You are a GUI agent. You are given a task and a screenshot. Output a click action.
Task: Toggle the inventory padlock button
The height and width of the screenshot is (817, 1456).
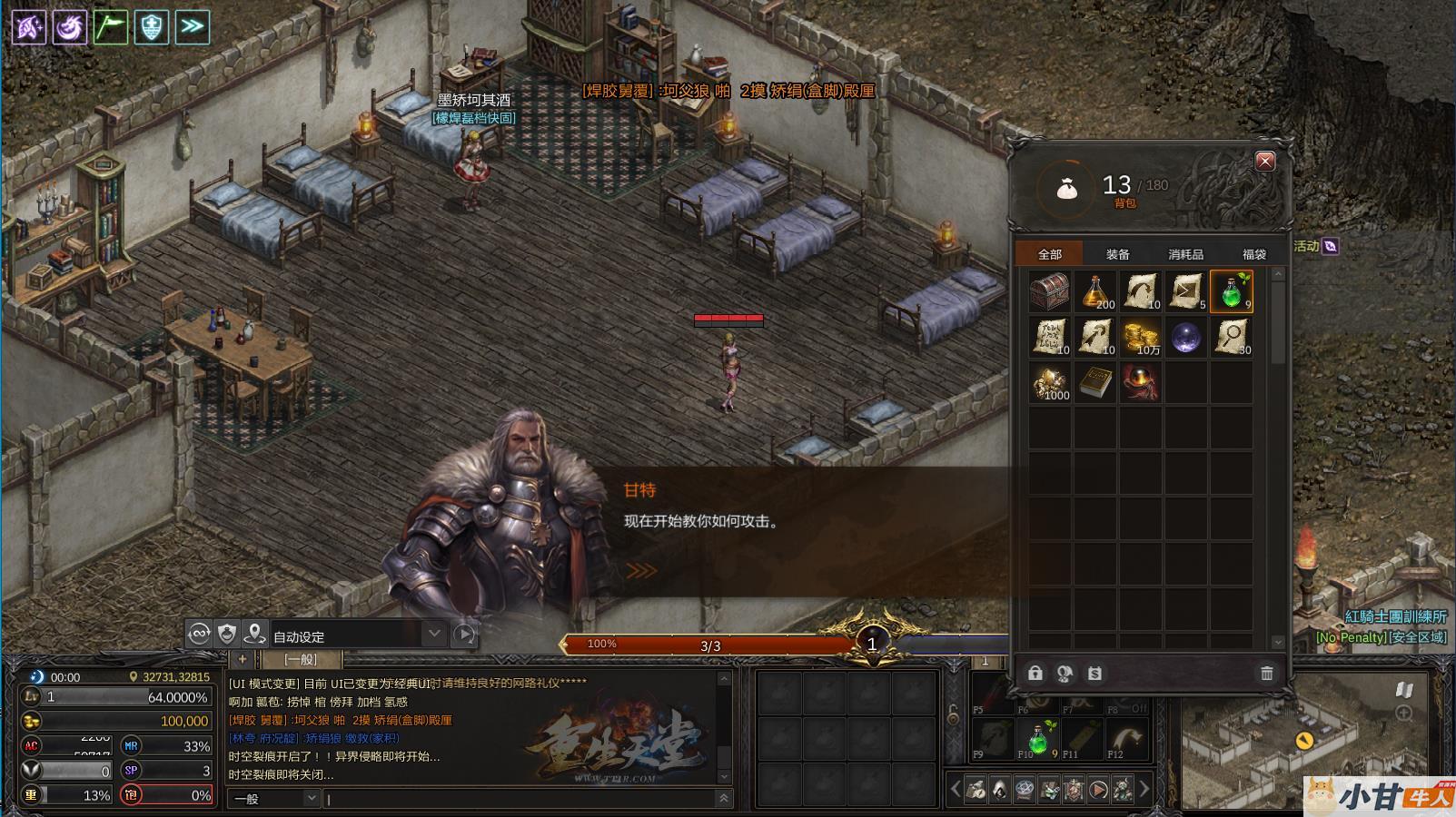1035,673
